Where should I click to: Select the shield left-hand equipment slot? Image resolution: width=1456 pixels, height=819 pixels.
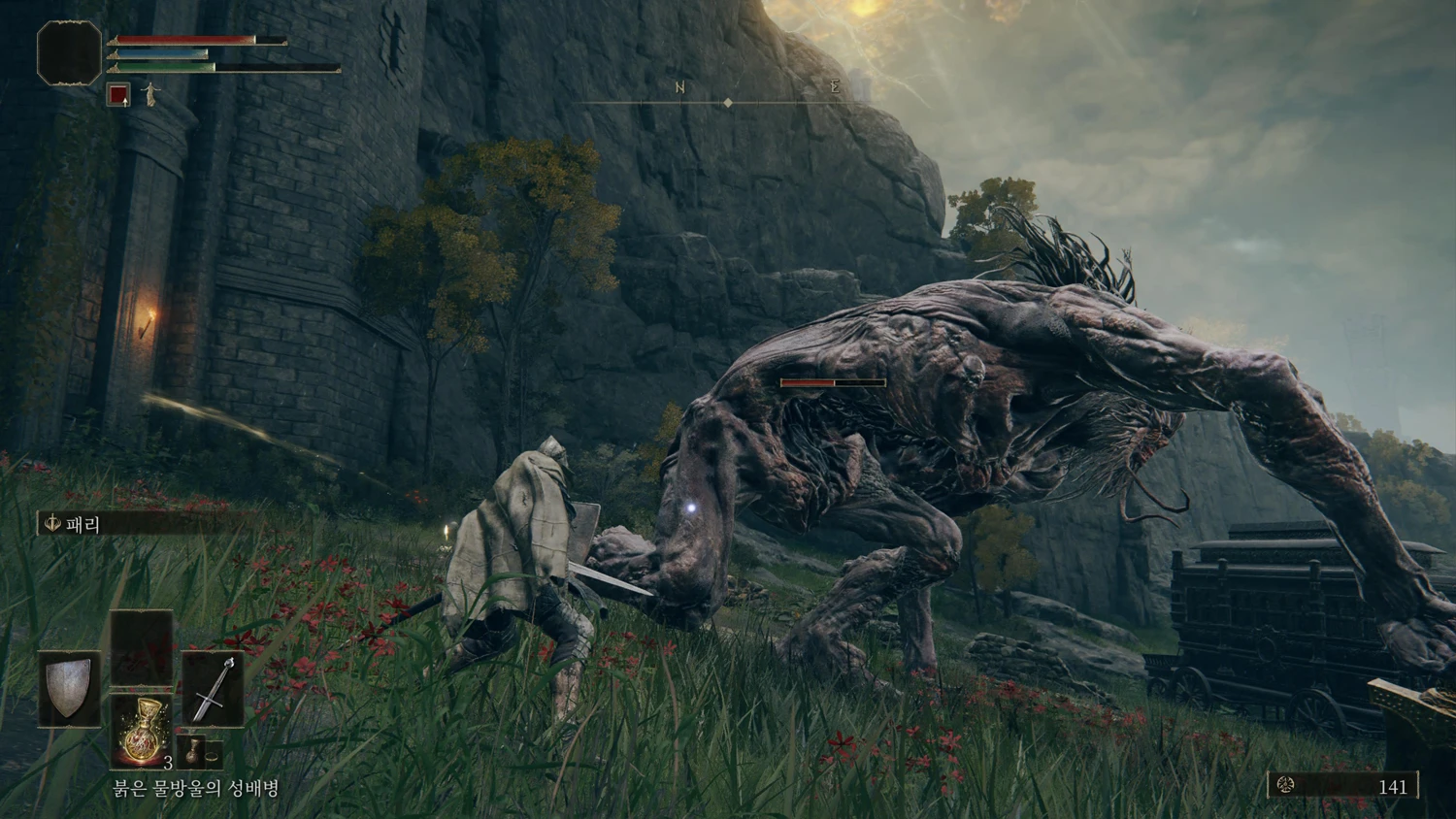point(70,688)
